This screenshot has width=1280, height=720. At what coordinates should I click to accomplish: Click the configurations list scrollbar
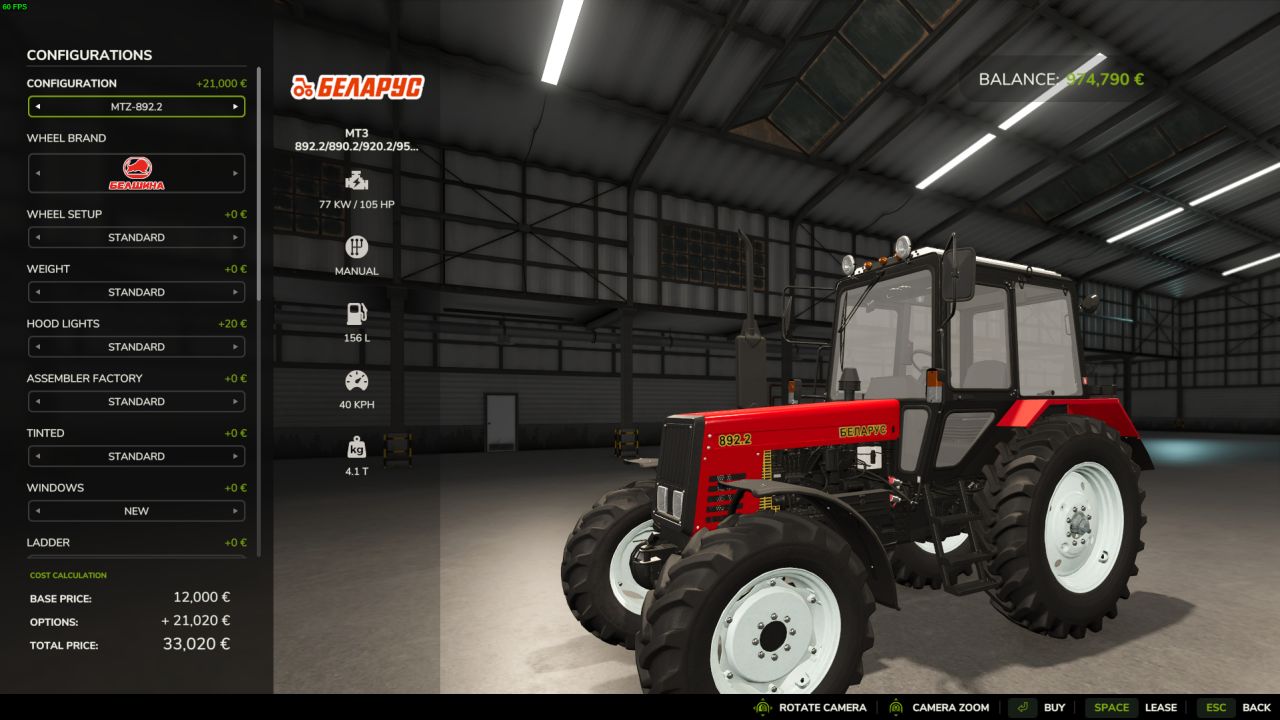click(x=259, y=180)
